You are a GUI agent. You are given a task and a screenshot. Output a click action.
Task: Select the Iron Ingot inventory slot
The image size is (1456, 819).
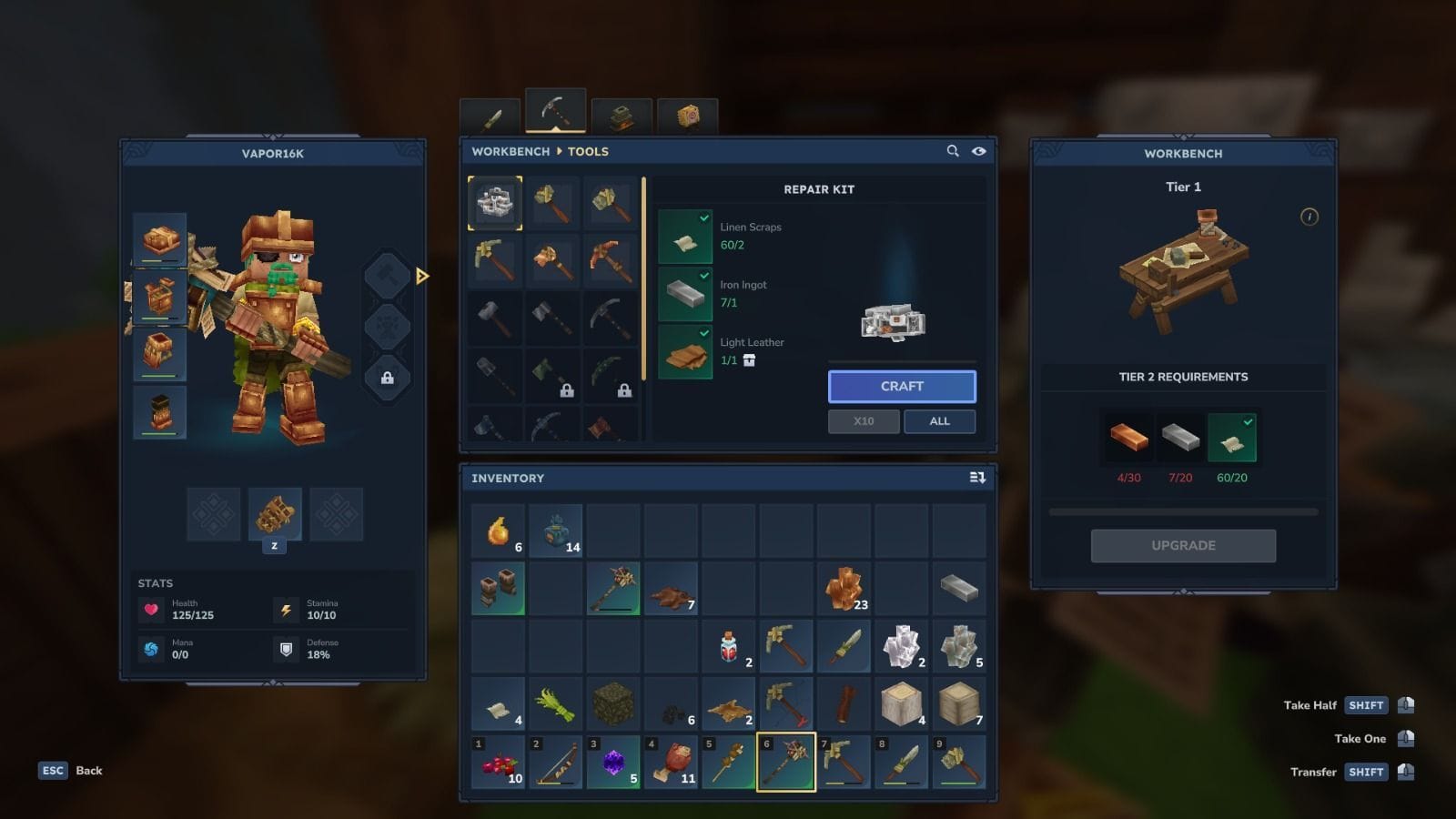coord(959,589)
